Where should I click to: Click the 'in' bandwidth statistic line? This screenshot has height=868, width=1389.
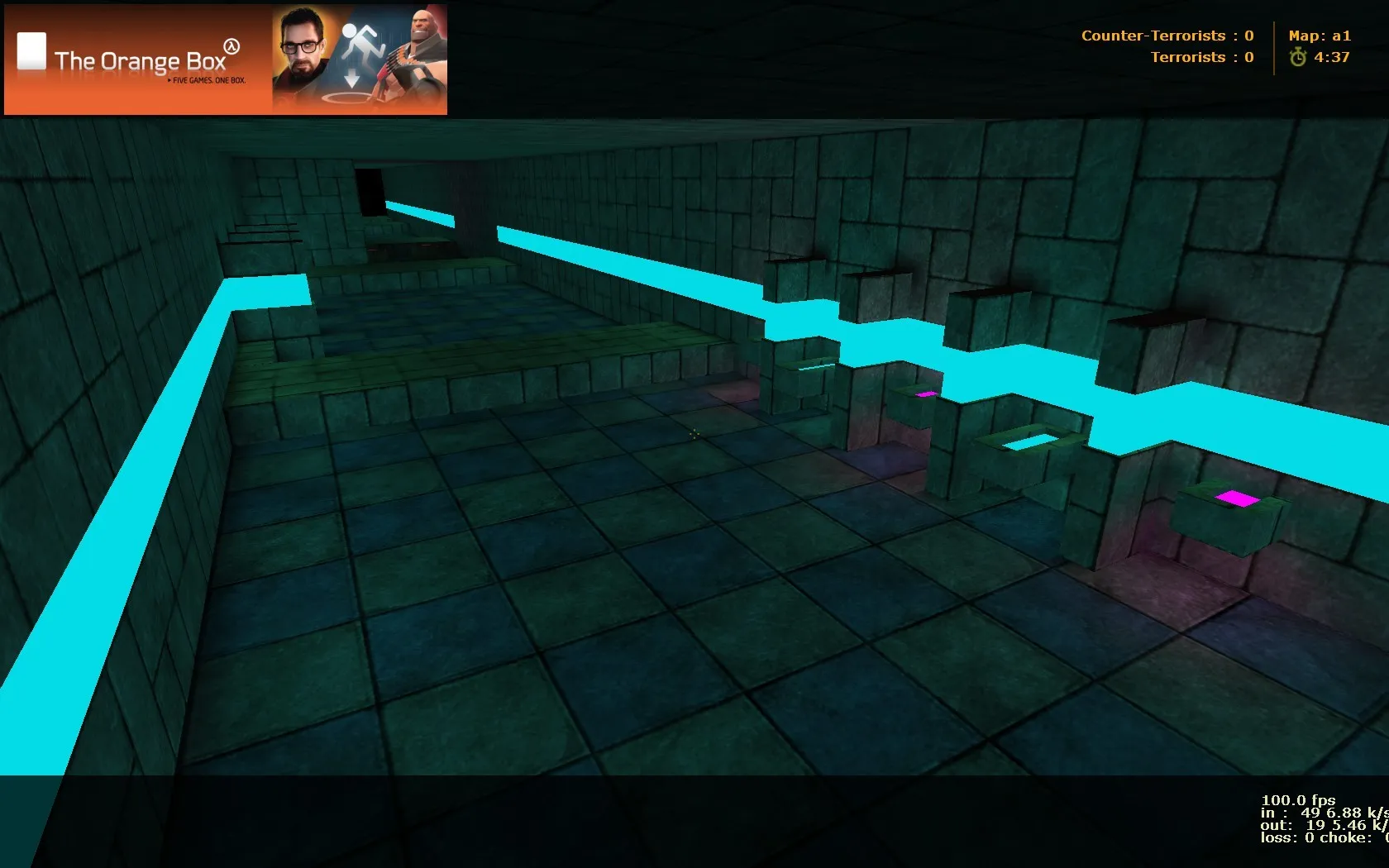click(x=1310, y=813)
